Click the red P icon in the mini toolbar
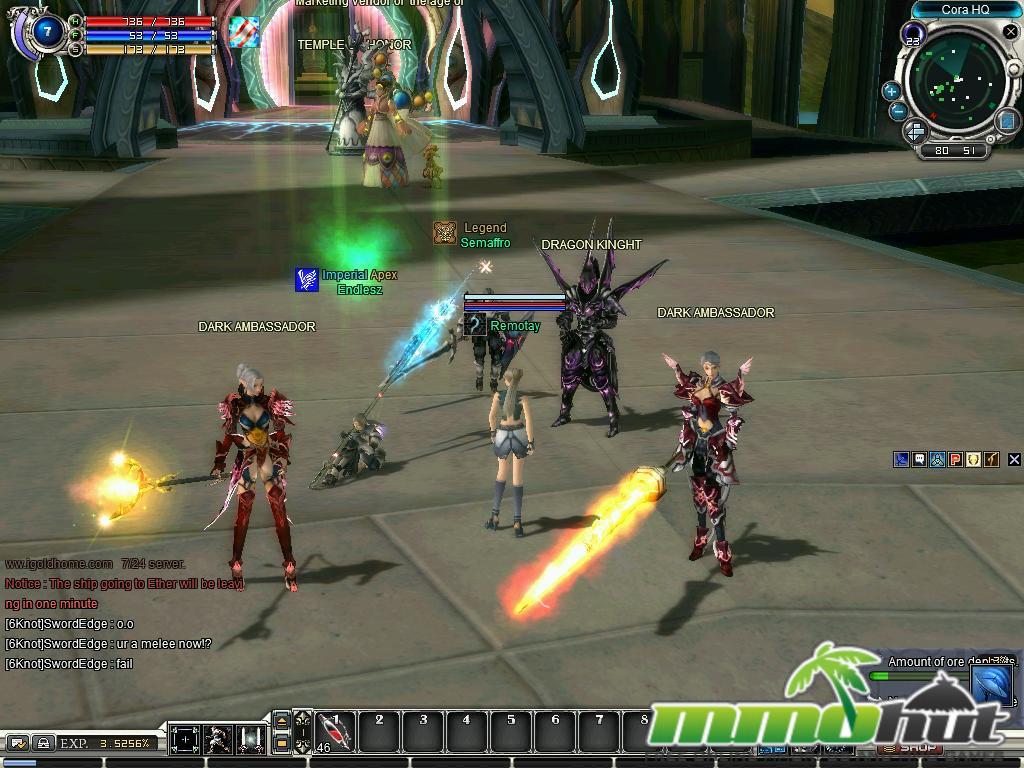Image resolution: width=1024 pixels, height=768 pixels. pos(955,460)
